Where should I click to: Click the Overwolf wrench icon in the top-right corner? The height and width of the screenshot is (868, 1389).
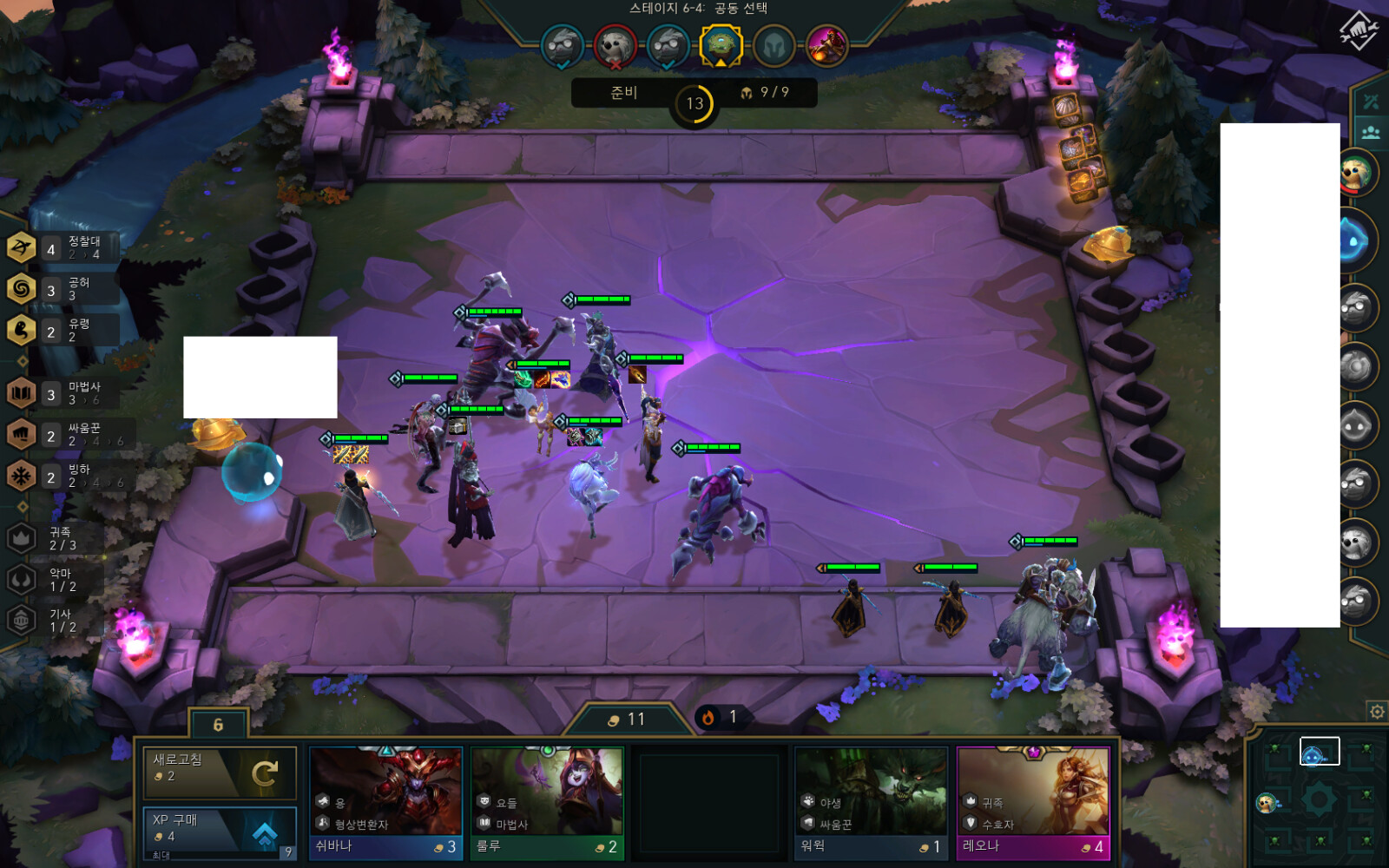tap(1361, 30)
